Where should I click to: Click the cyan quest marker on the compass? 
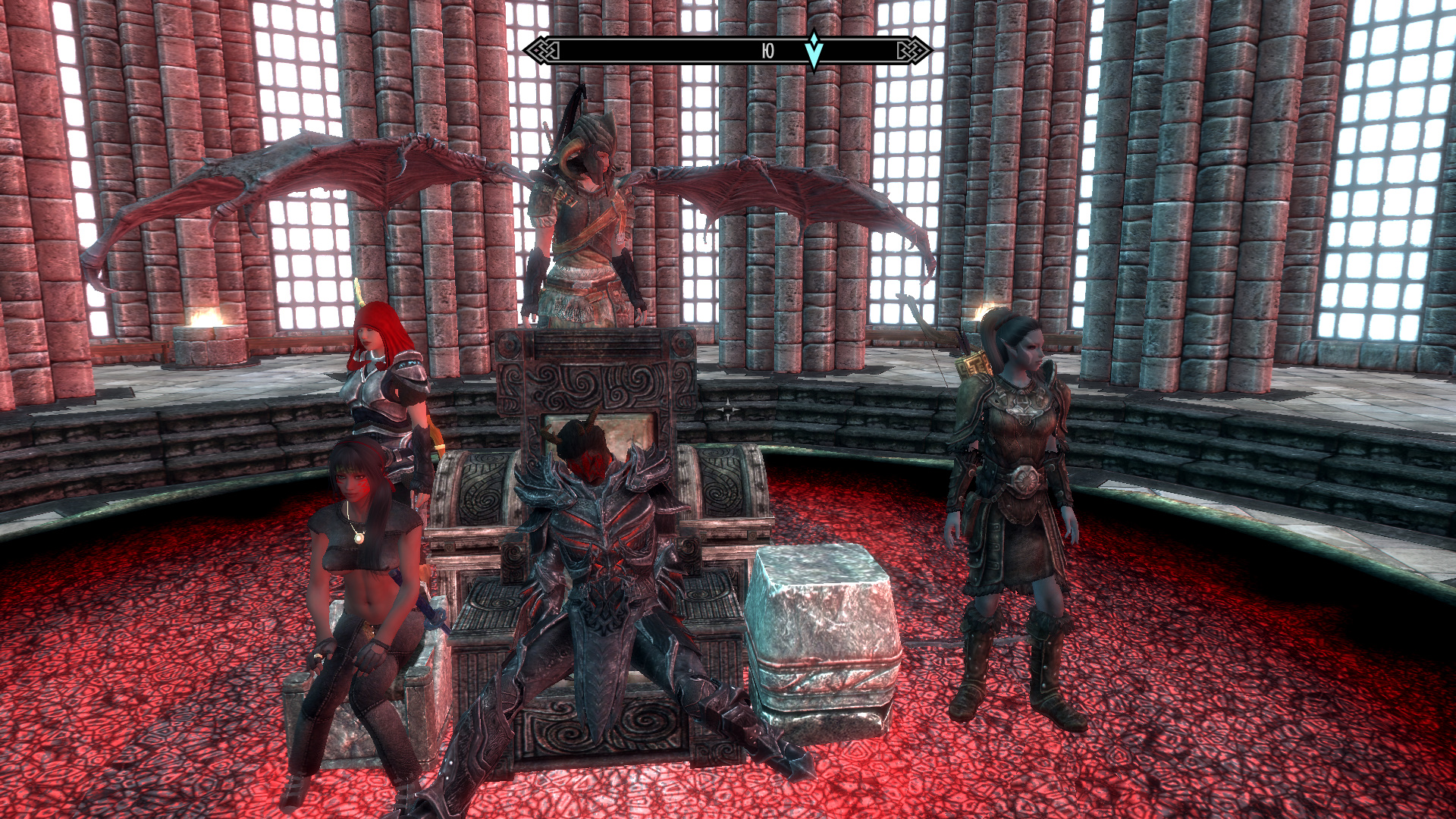814,50
